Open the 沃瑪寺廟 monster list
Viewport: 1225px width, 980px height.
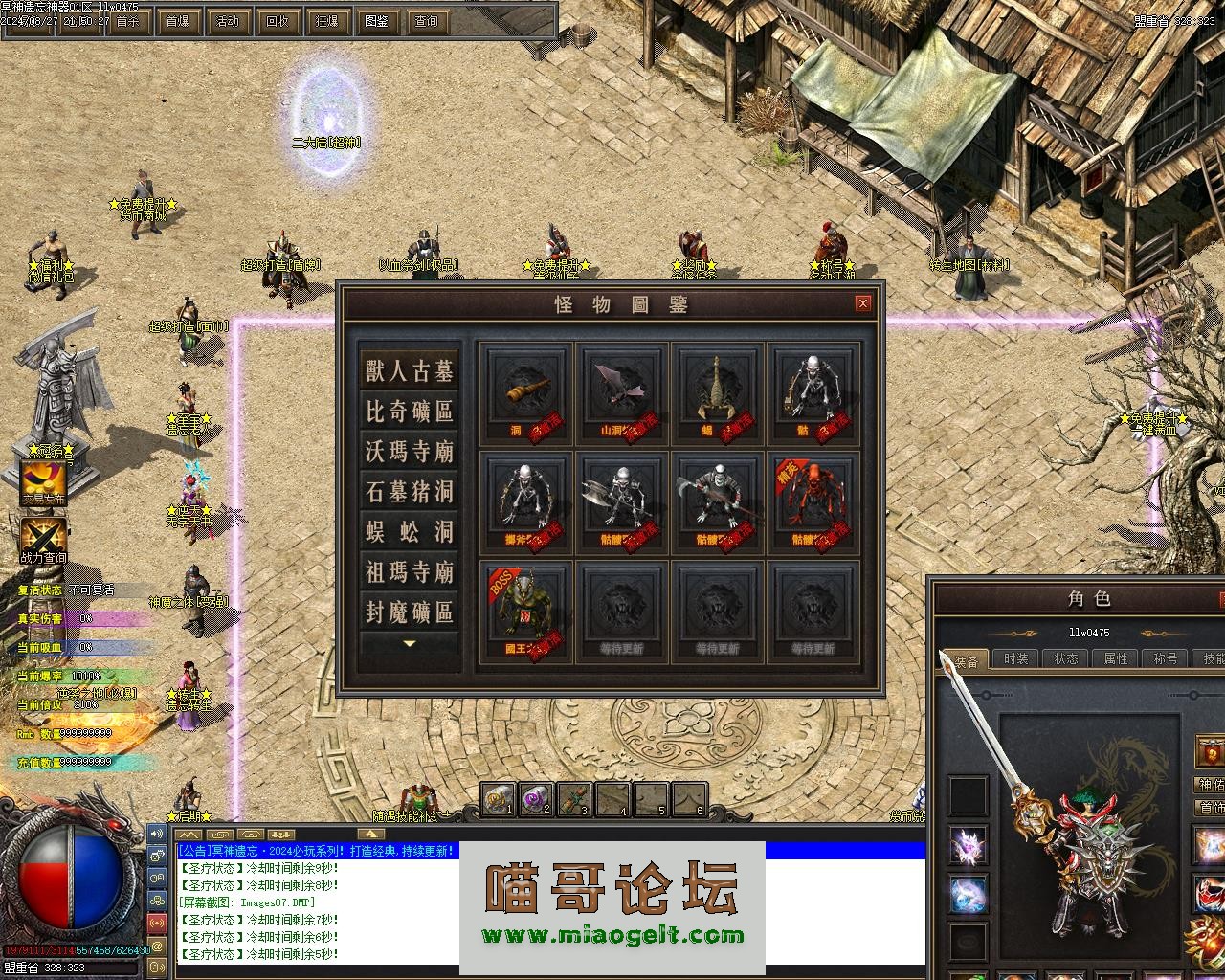point(410,452)
